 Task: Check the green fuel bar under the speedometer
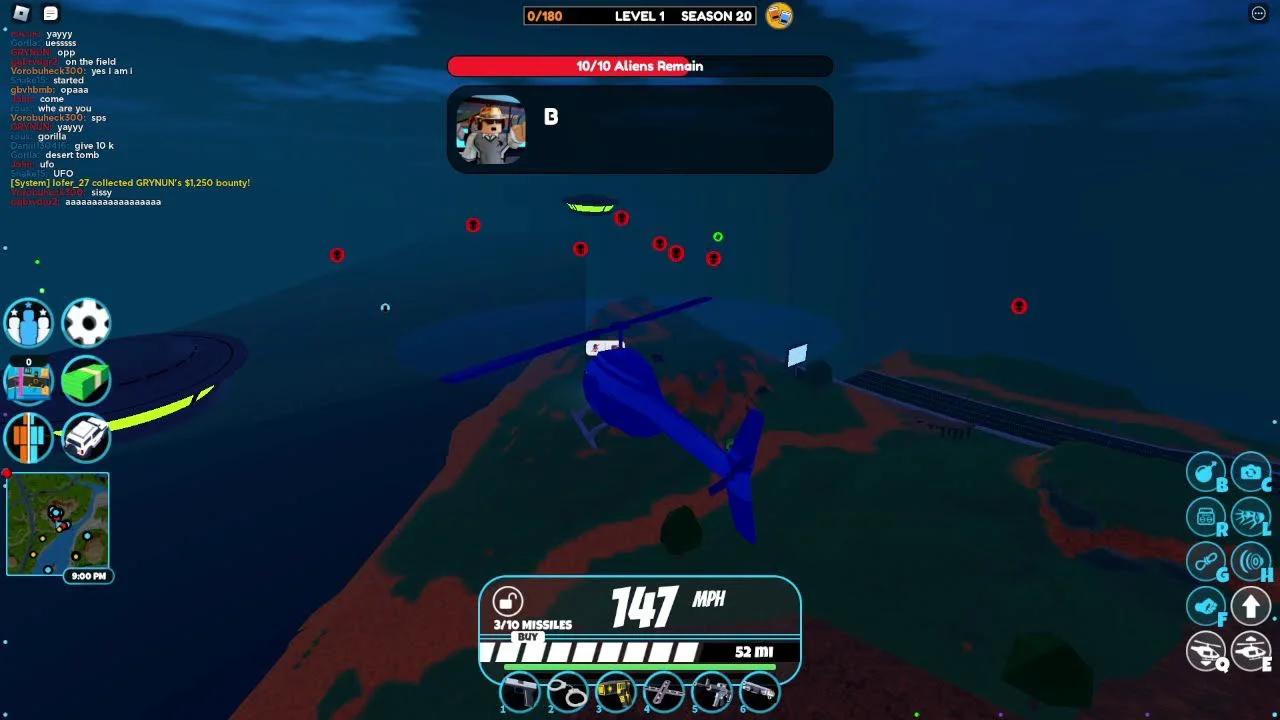click(640, 665)
